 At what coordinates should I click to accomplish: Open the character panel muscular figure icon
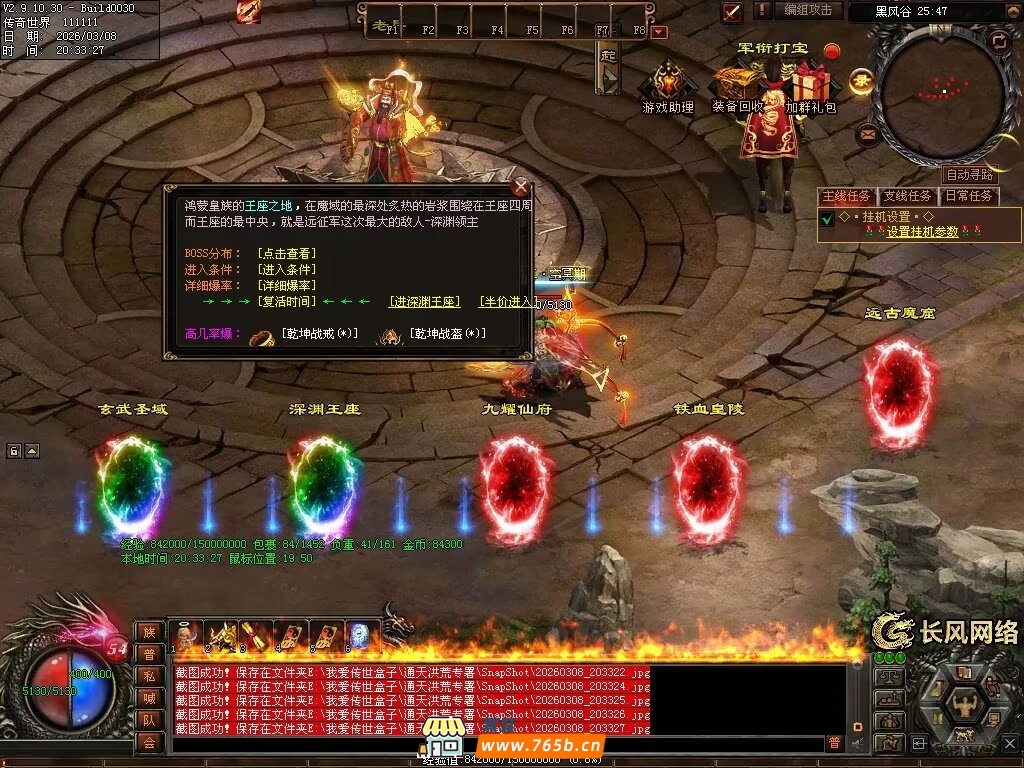click(966, 703)
